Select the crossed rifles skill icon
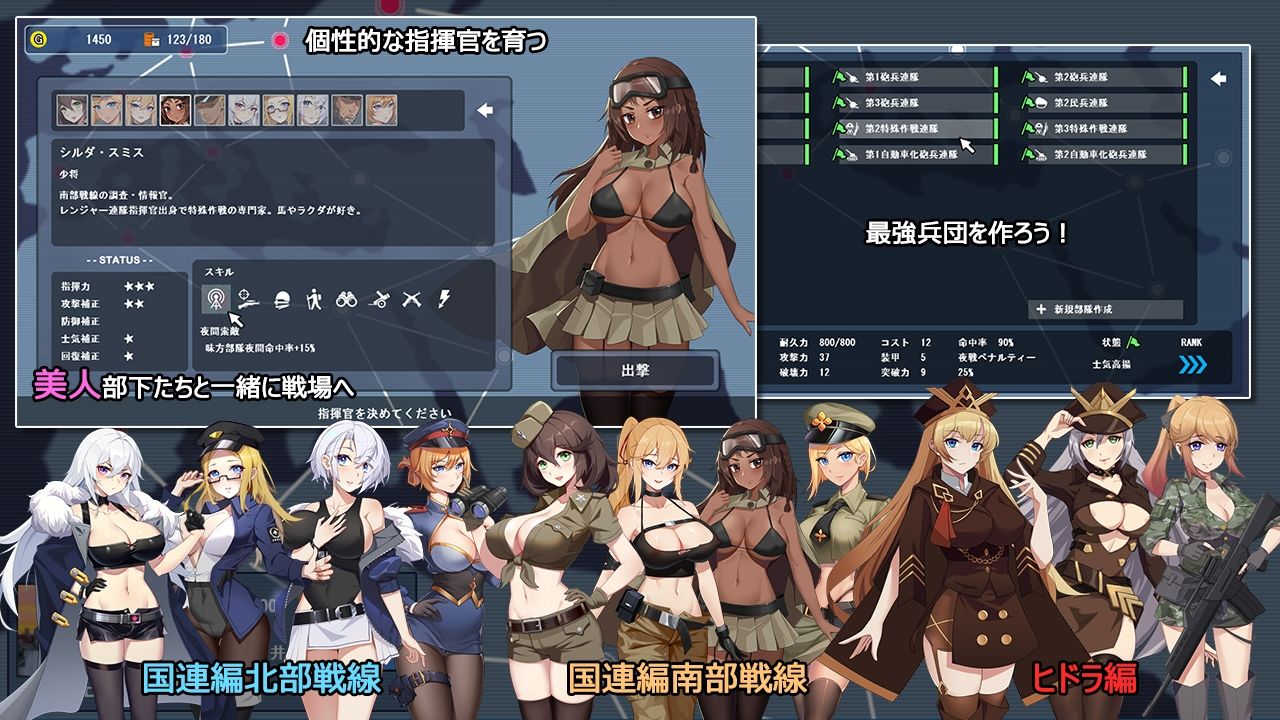 pos(412,298)
